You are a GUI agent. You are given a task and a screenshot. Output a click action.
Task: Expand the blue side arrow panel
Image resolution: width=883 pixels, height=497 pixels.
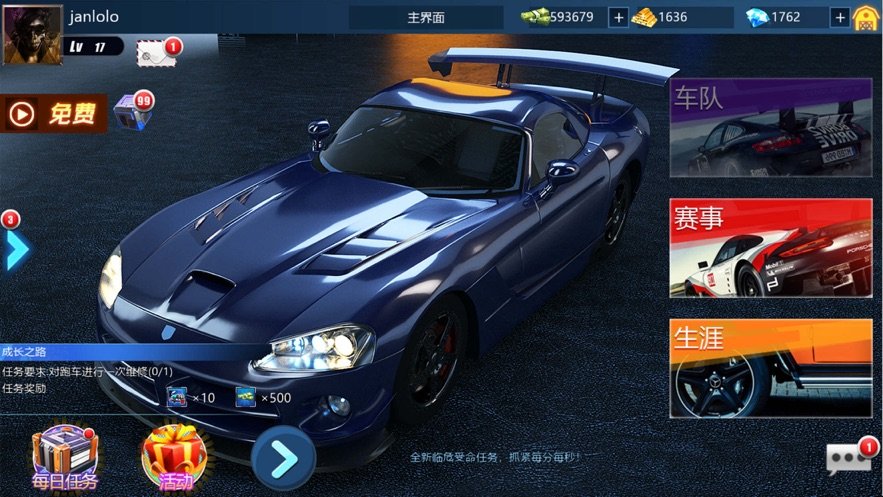(x=15, y=249)
